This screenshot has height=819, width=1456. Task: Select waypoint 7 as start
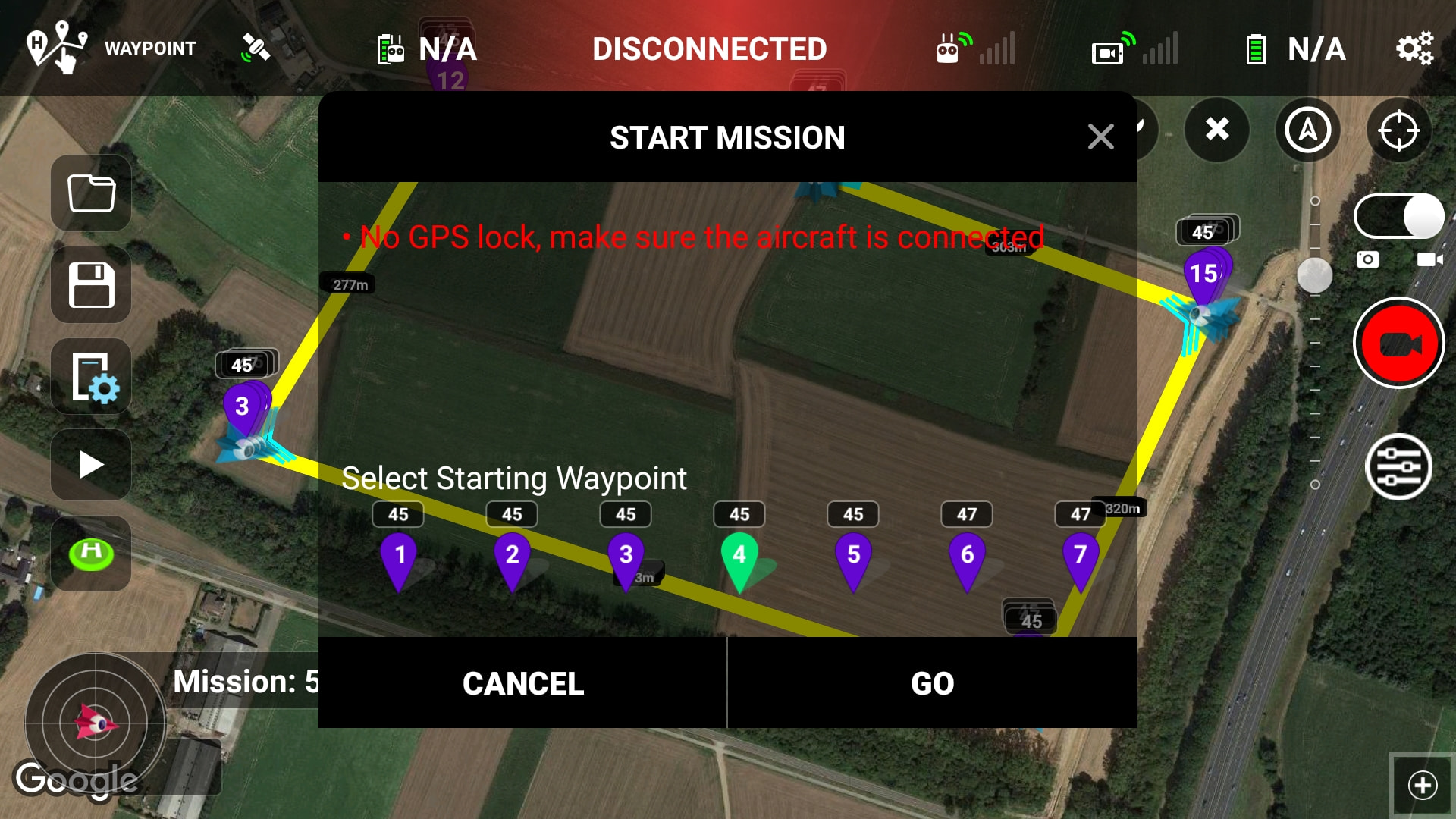[x=1081, y=558]
